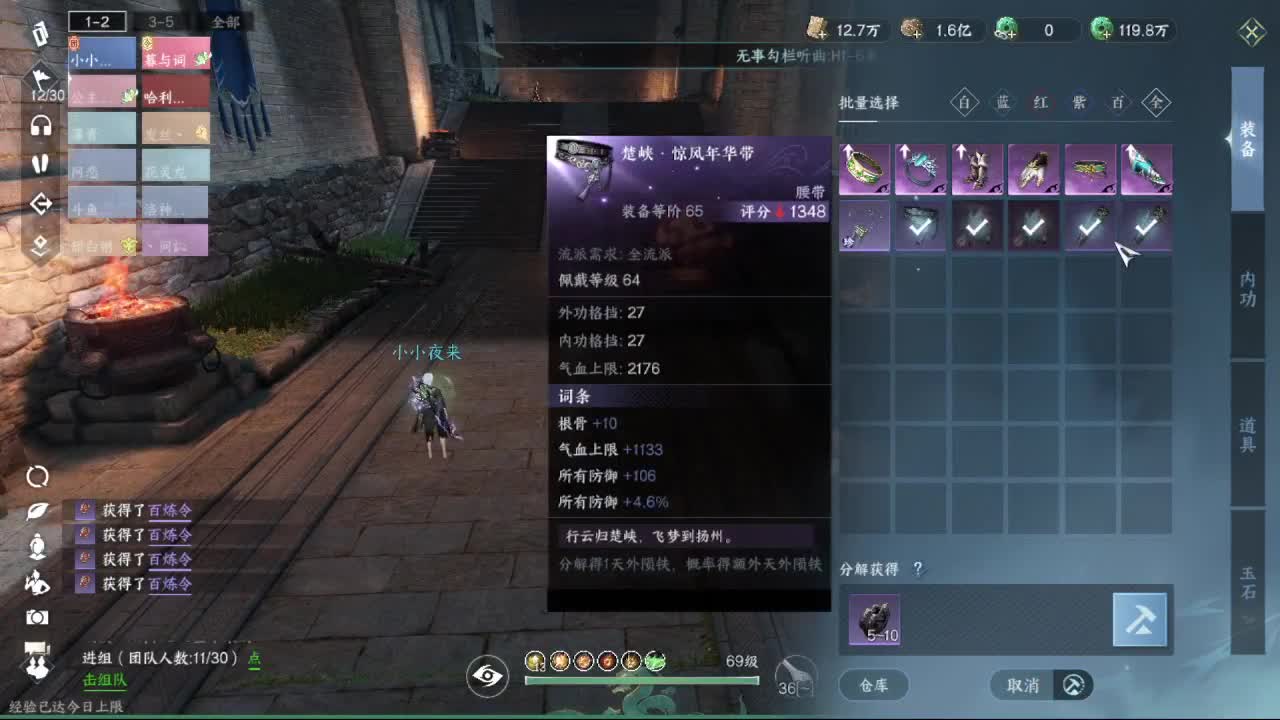The image size is (1280, 720).
Task: Toggle the 全 select-all rarity filter
Action: pyautogui.click(x=1156, y=103)
